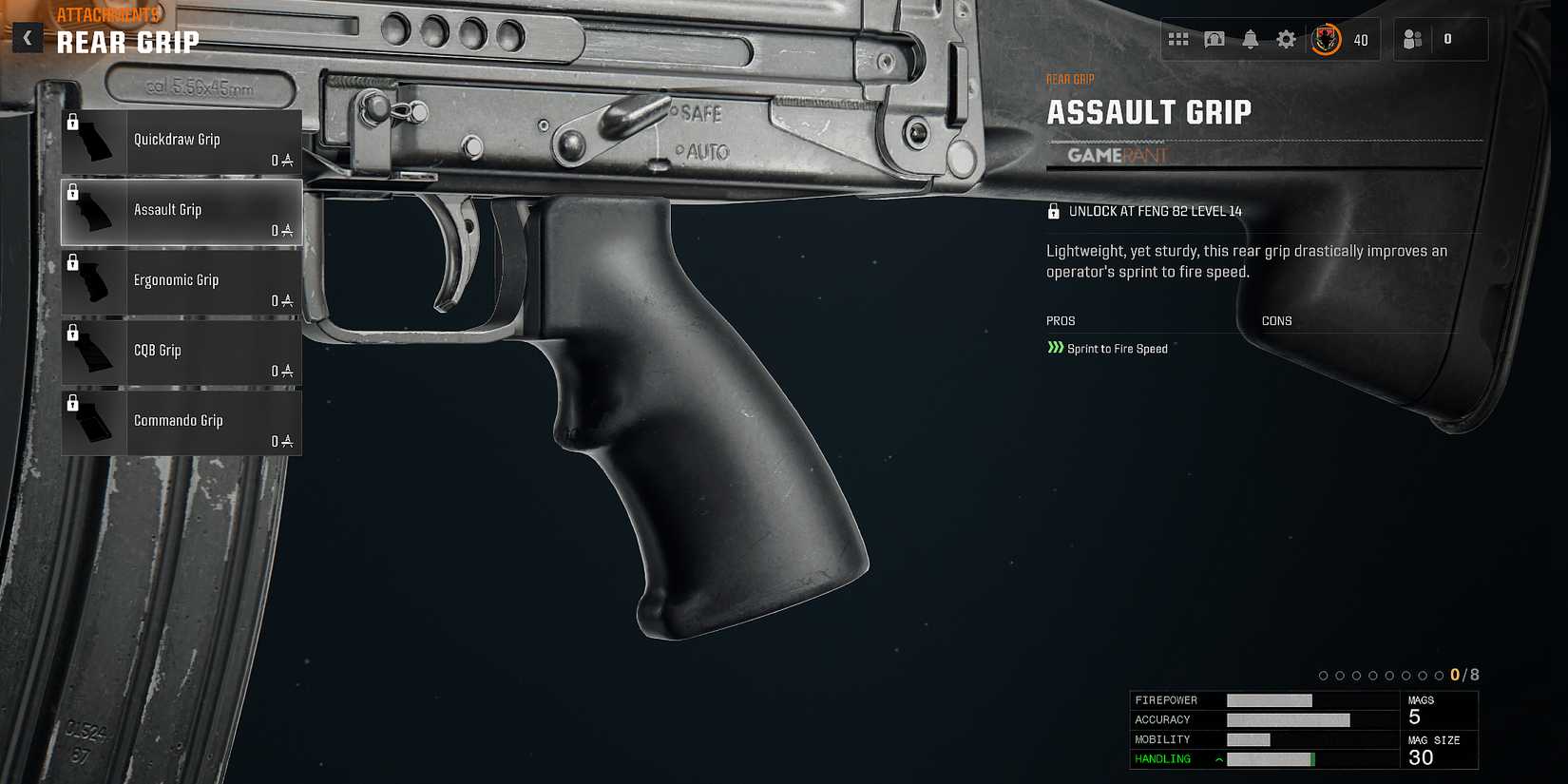
Task: Click the clan emblem icon showing 40
Action: pos(1325,39)
